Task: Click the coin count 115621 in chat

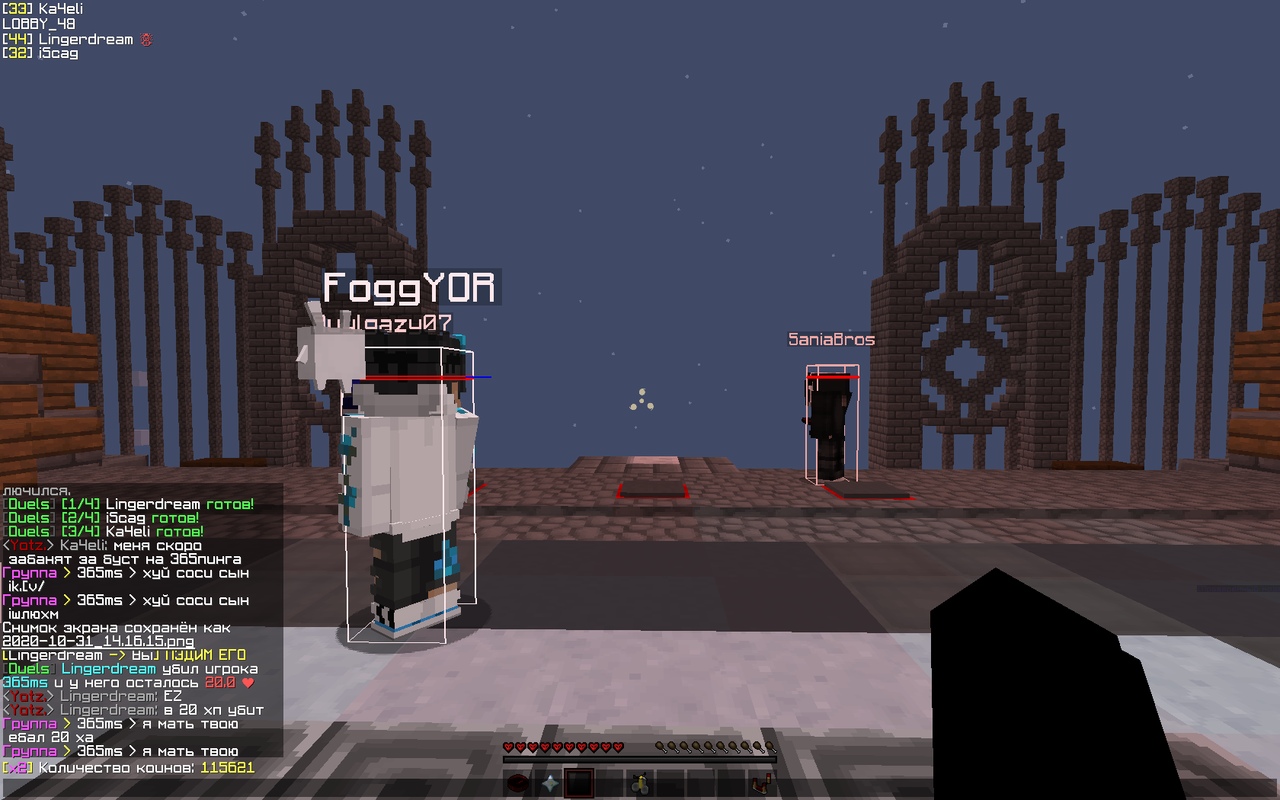Action: coord(227,766)
